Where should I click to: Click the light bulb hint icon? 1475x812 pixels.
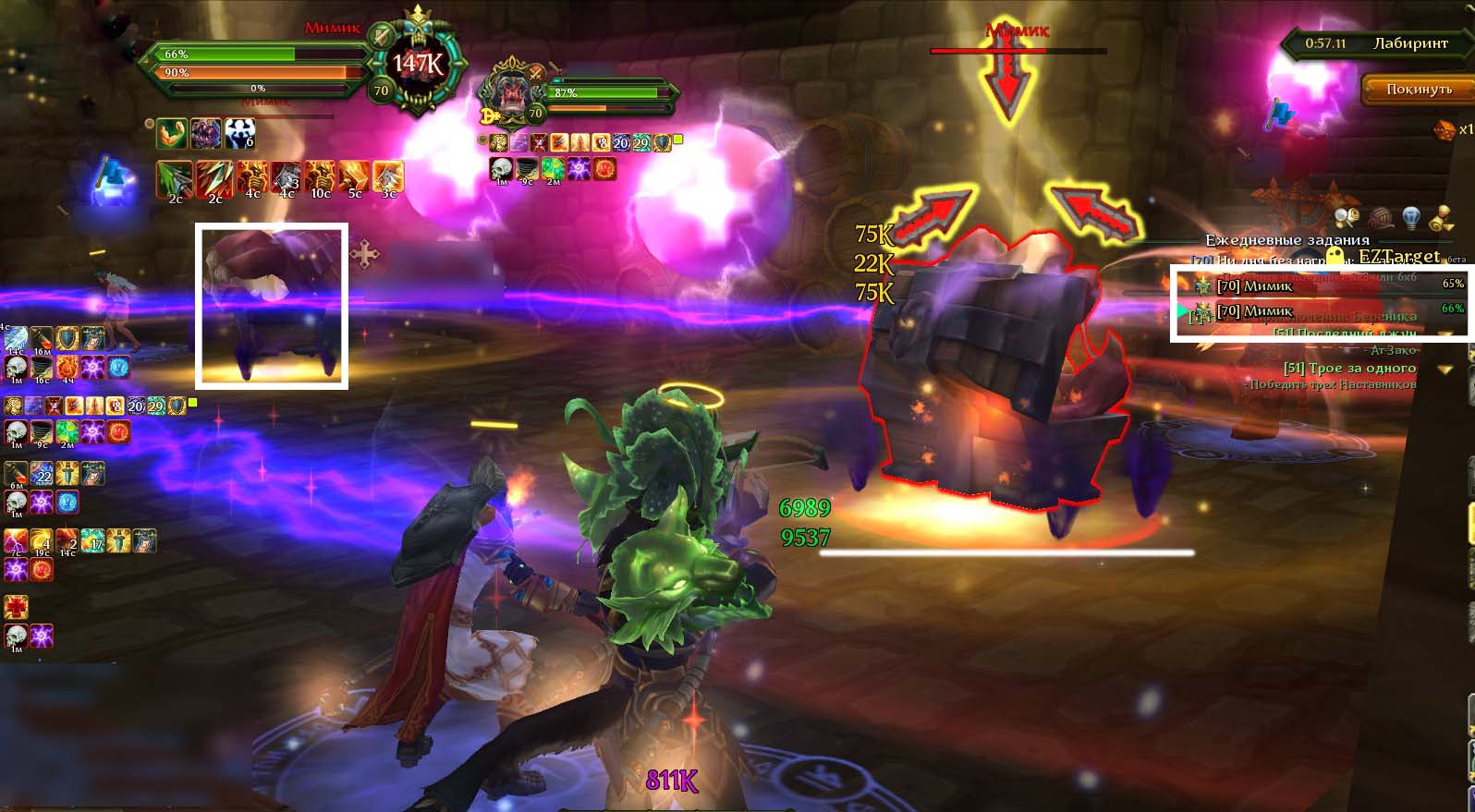tap(1410, 218)
